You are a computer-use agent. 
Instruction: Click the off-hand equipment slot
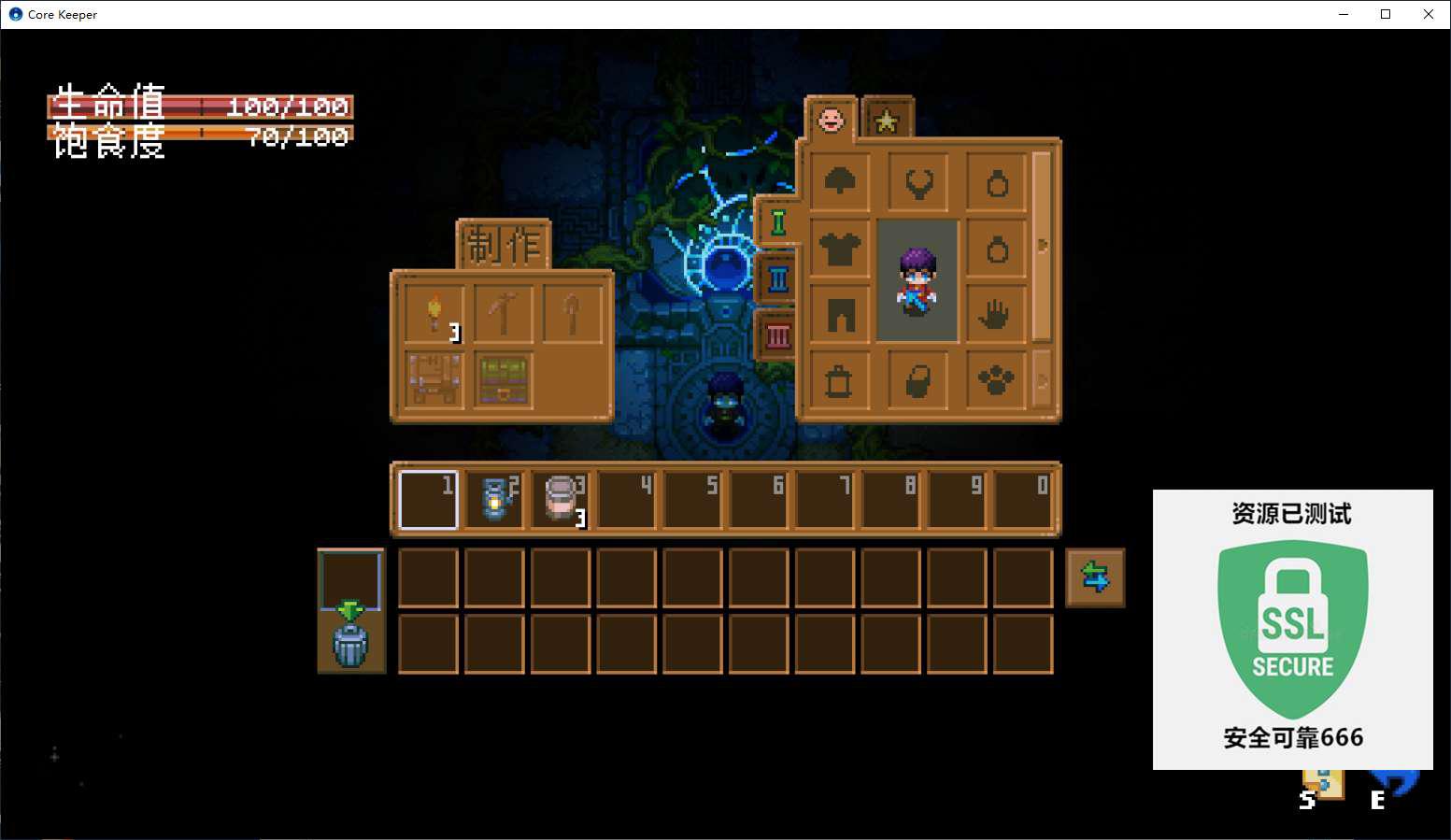[995, 315]
